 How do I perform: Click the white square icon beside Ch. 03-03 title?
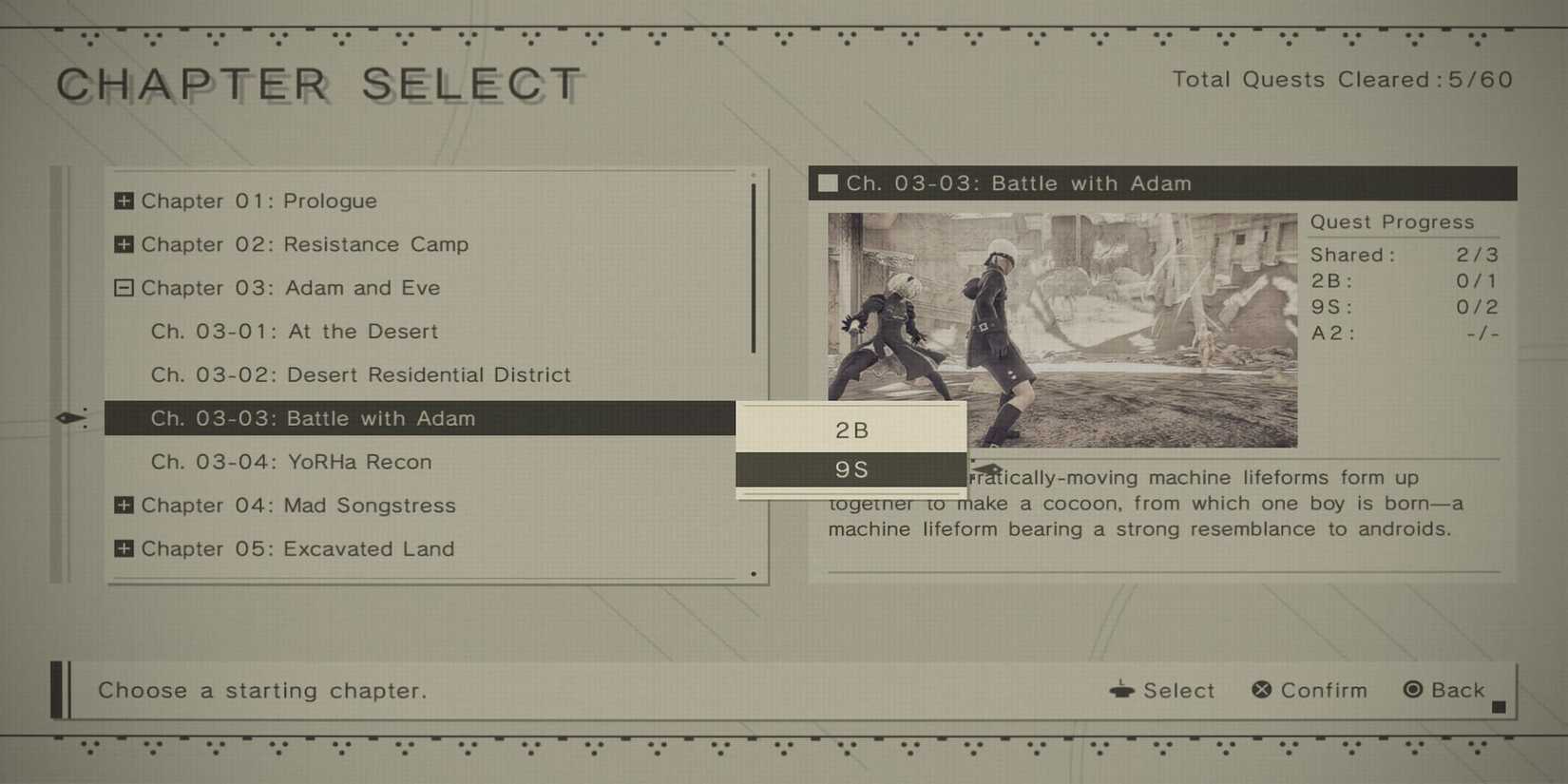(x=827, y=183)
